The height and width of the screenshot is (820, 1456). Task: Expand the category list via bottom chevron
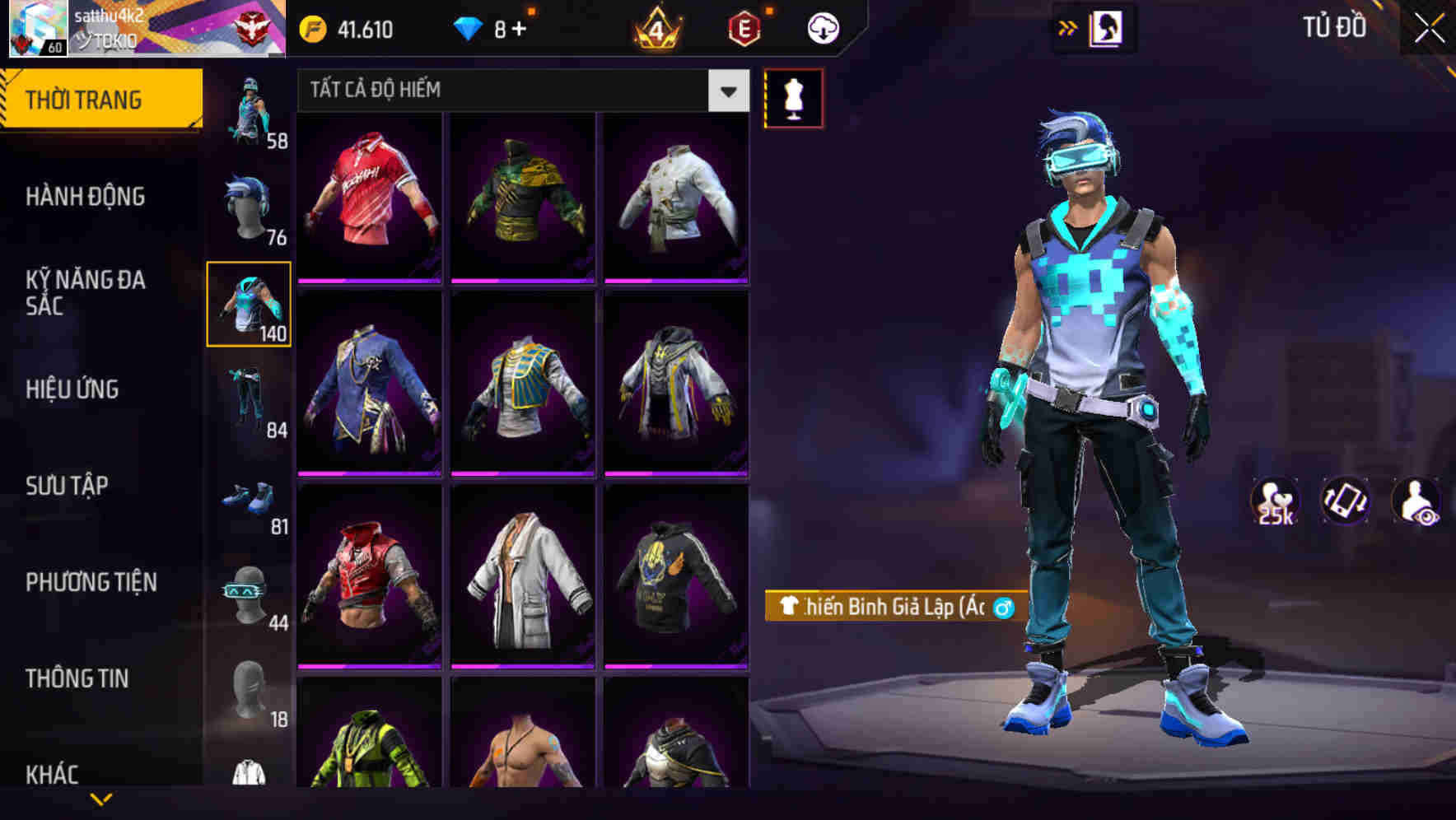(x=101, y=800)
